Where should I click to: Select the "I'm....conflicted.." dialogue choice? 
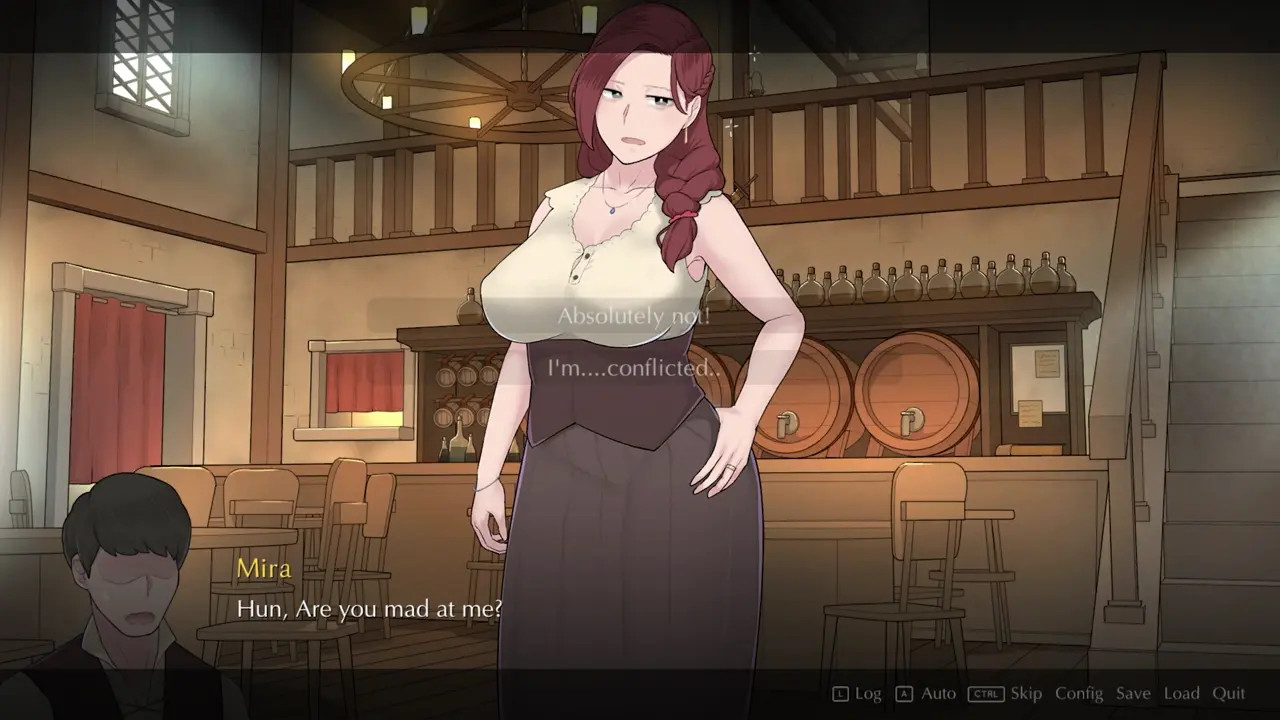[634, 368]
